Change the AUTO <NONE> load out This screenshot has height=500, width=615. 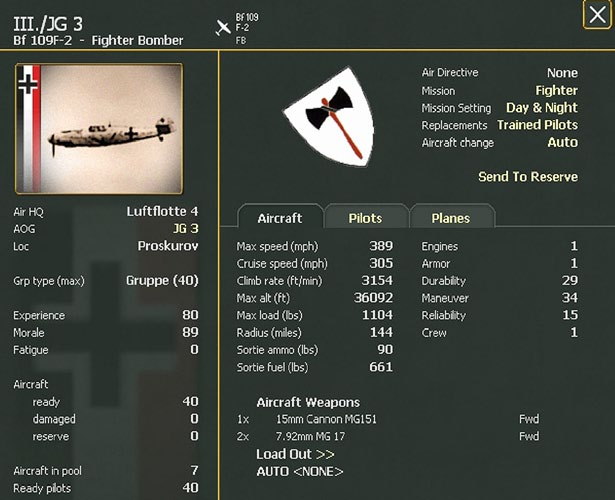(x=299, y=471)
